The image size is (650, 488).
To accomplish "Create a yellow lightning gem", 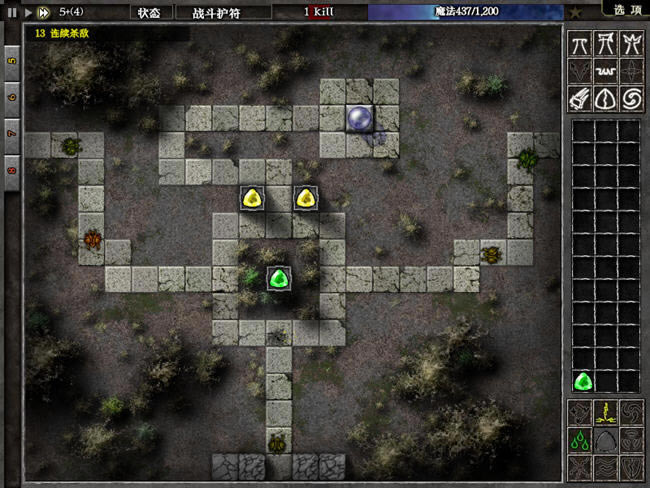I will tap(606, 412).
